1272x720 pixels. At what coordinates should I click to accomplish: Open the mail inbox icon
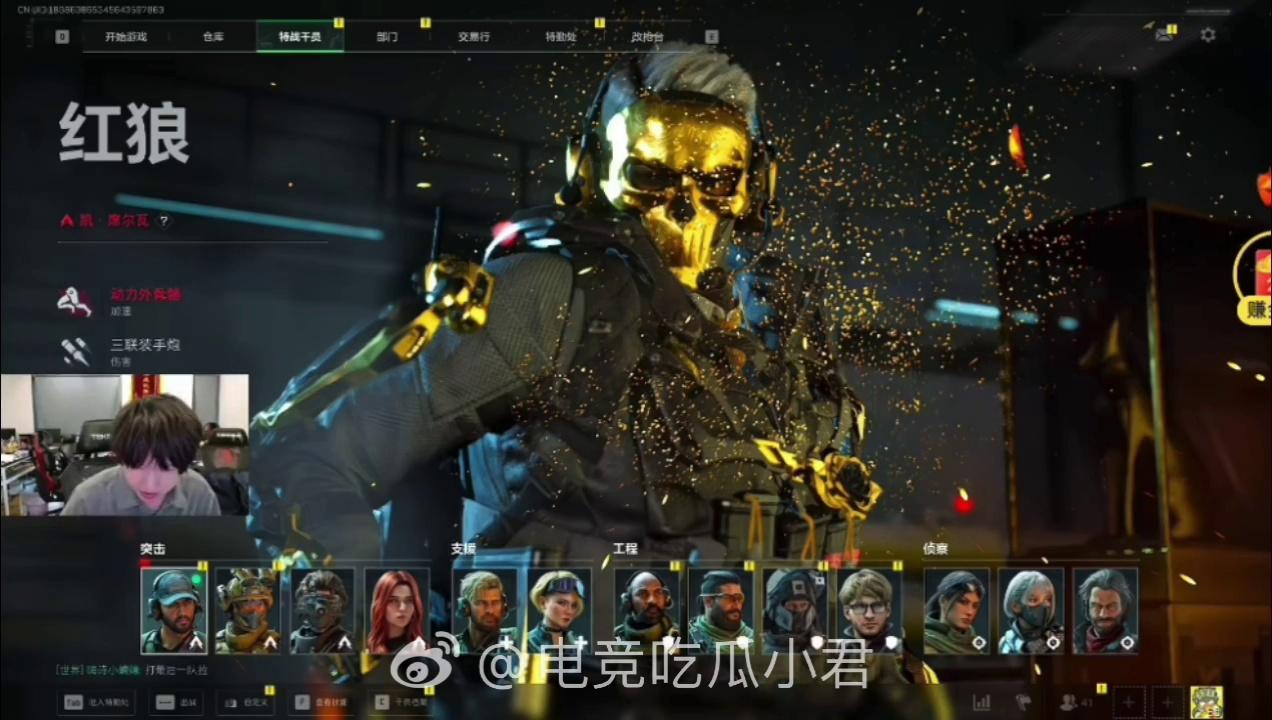(x=1163, y=35)
